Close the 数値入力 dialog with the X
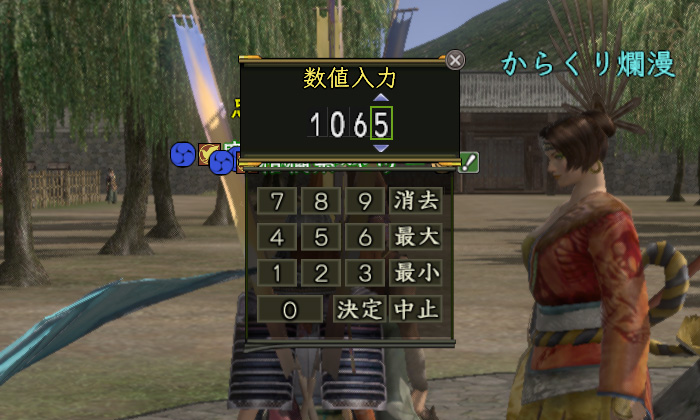The height and width of the screenshot is (420, 700). pos(455,60)
